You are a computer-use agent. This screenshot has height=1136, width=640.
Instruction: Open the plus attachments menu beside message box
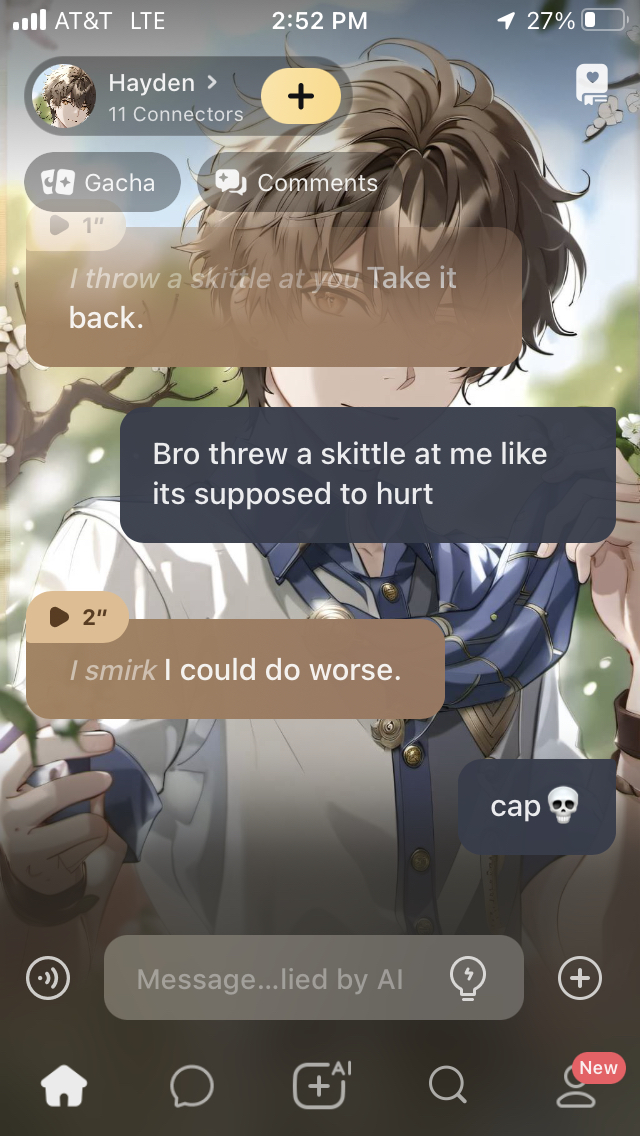(580, 978)
